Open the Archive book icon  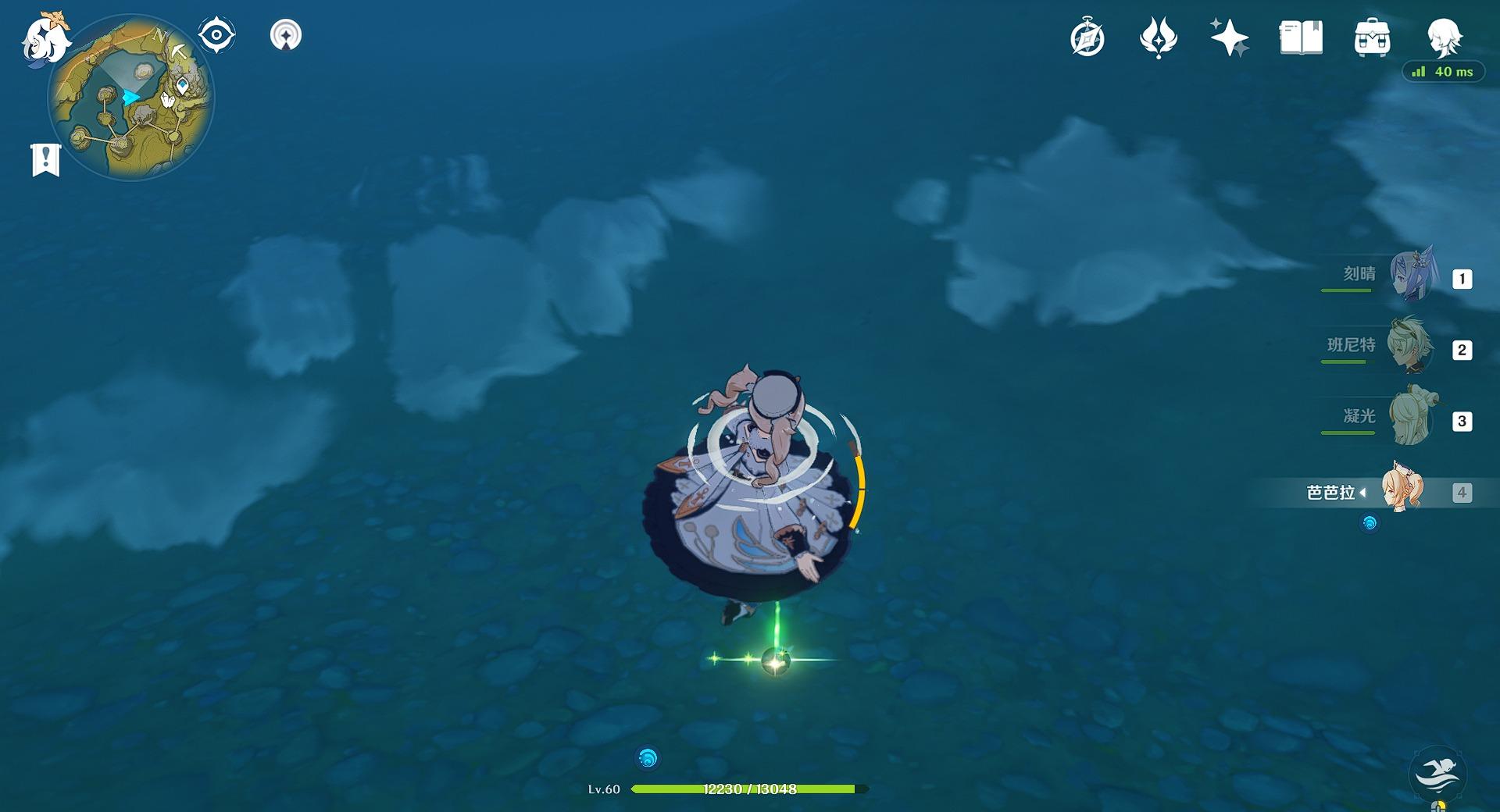coord(1301,38)
